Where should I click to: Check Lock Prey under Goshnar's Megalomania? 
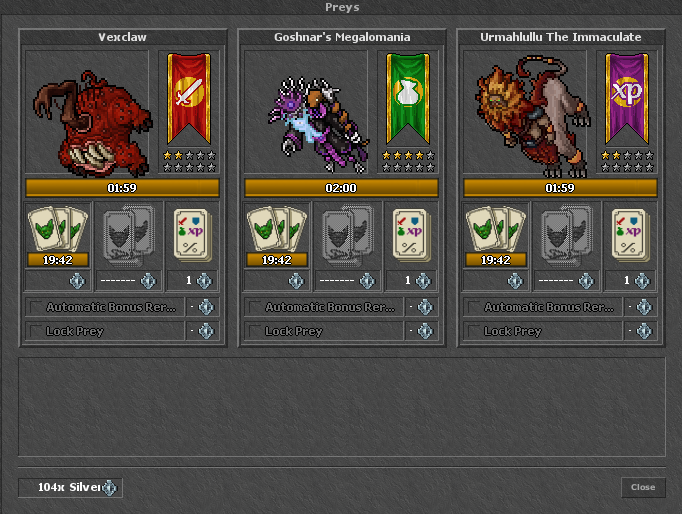click(256, 331)
